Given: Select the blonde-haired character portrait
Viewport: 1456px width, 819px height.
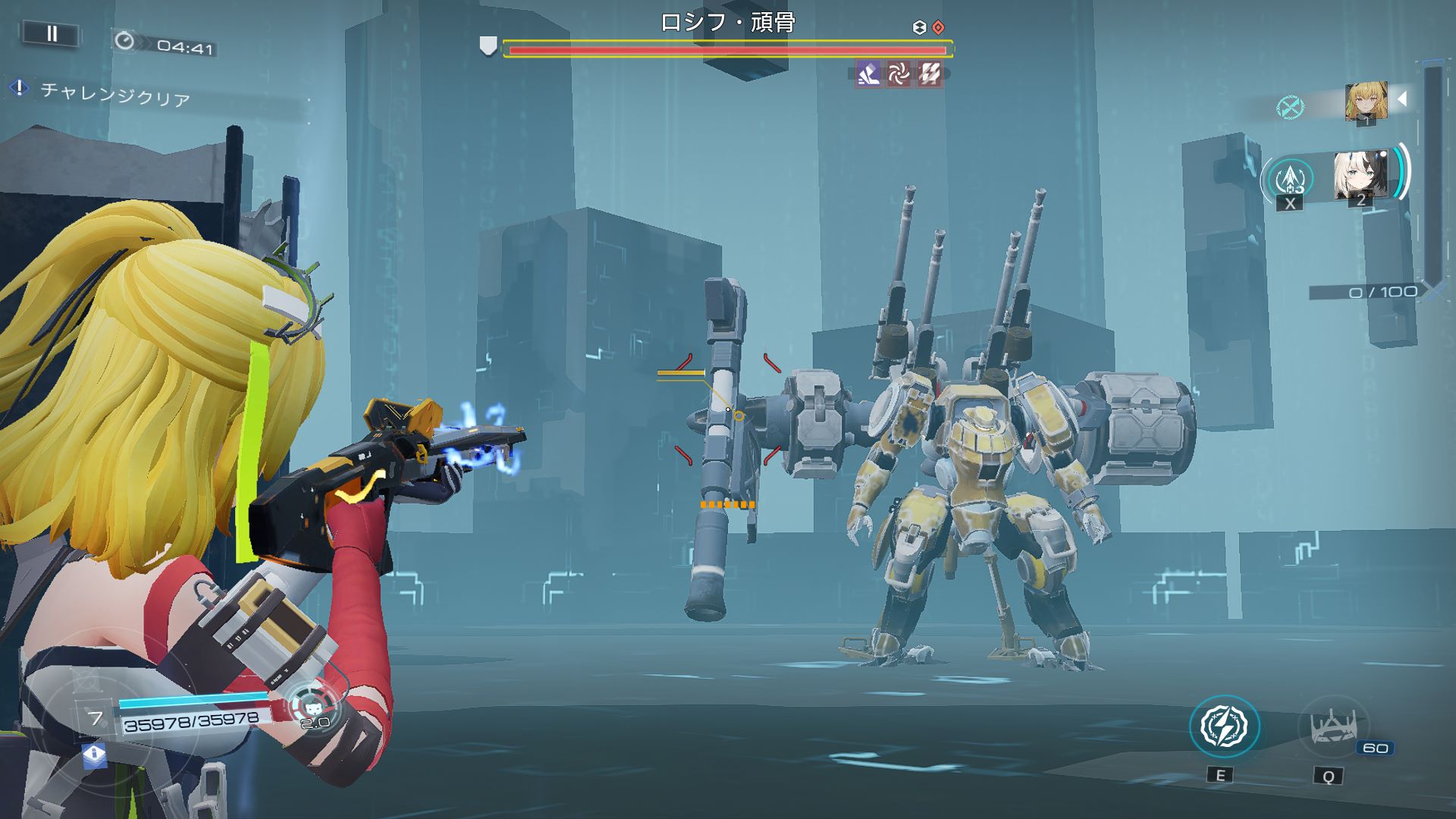Looking at the screenshot, I should tap(1366, 102).
